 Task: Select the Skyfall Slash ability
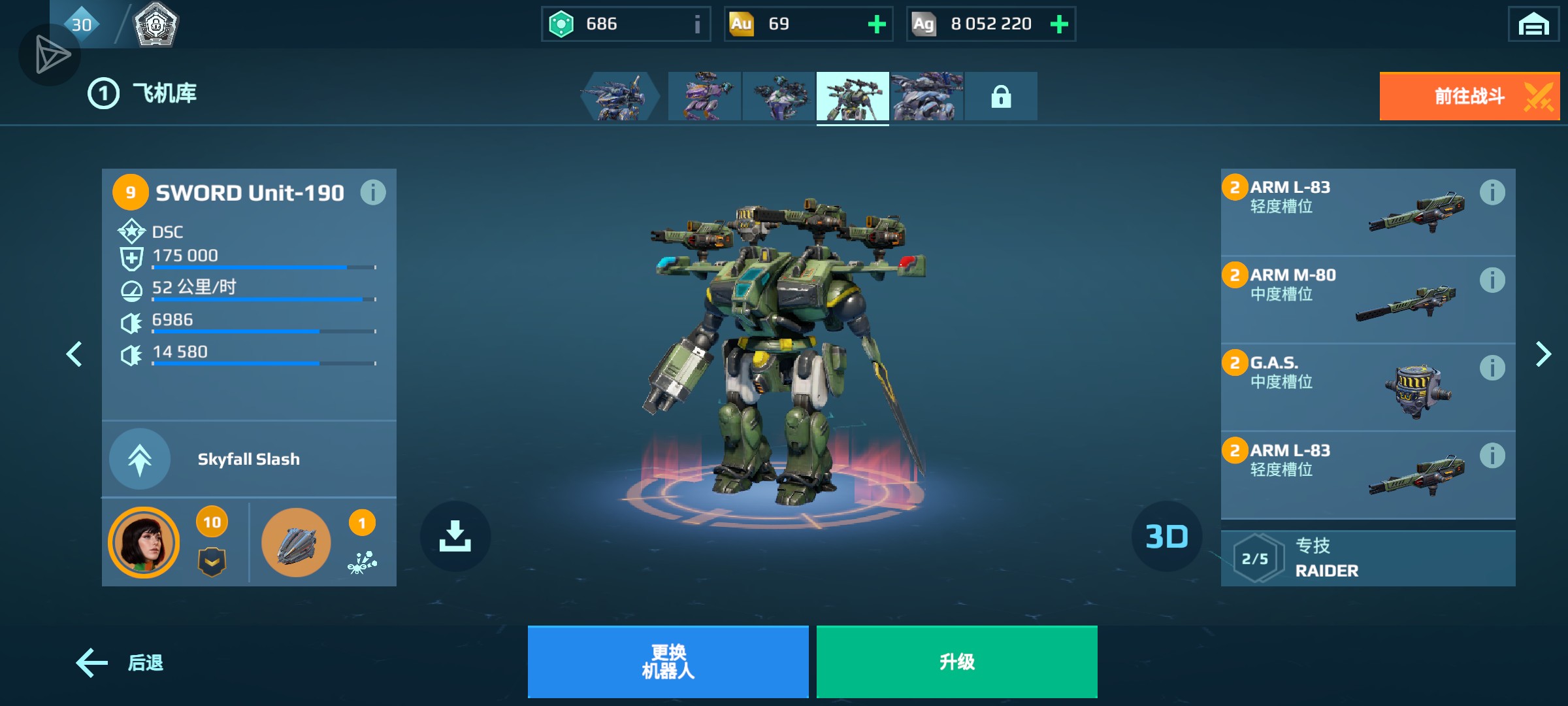248,459
